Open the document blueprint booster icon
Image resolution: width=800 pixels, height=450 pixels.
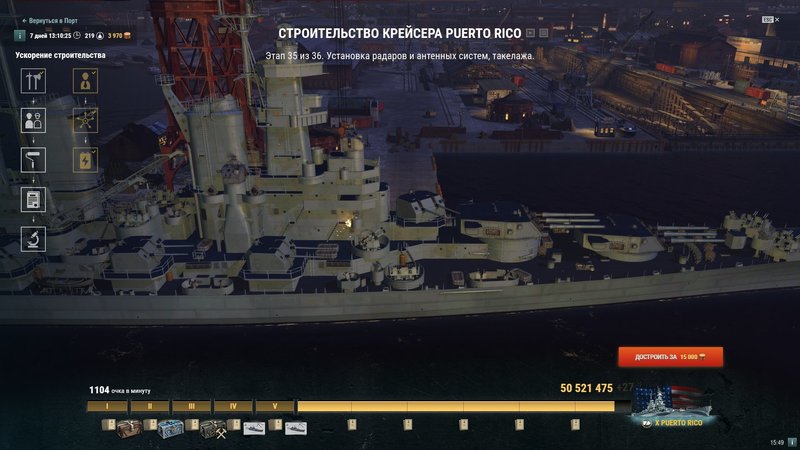[34, 199]
